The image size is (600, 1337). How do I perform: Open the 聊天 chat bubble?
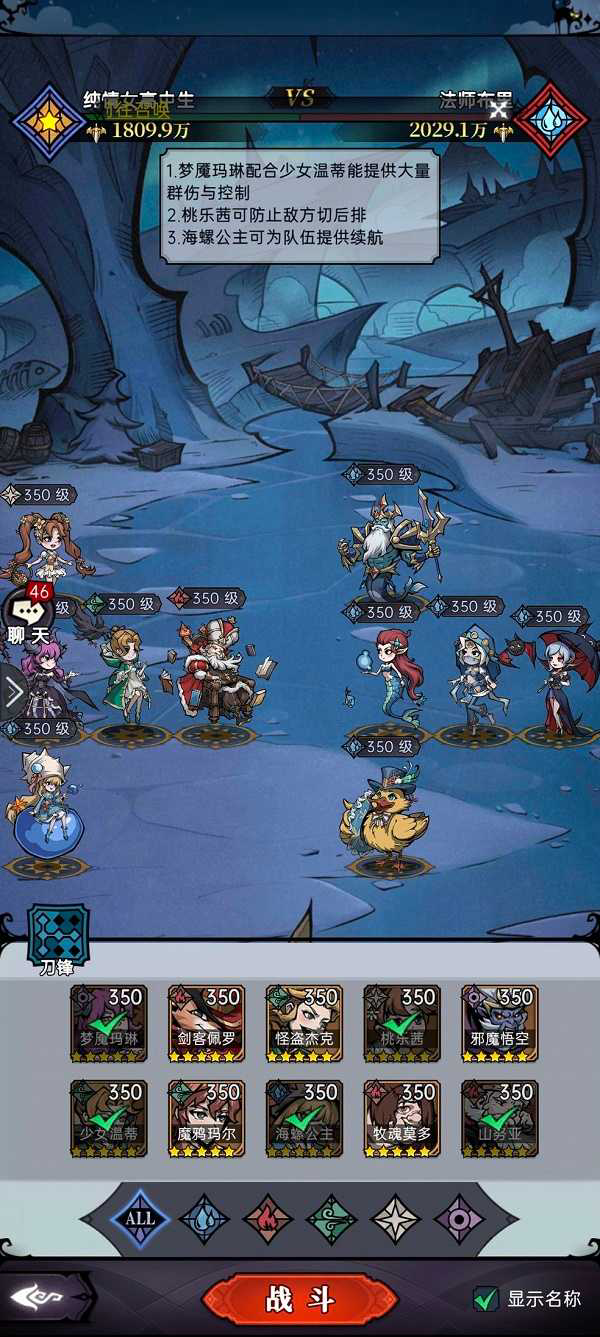28,615
